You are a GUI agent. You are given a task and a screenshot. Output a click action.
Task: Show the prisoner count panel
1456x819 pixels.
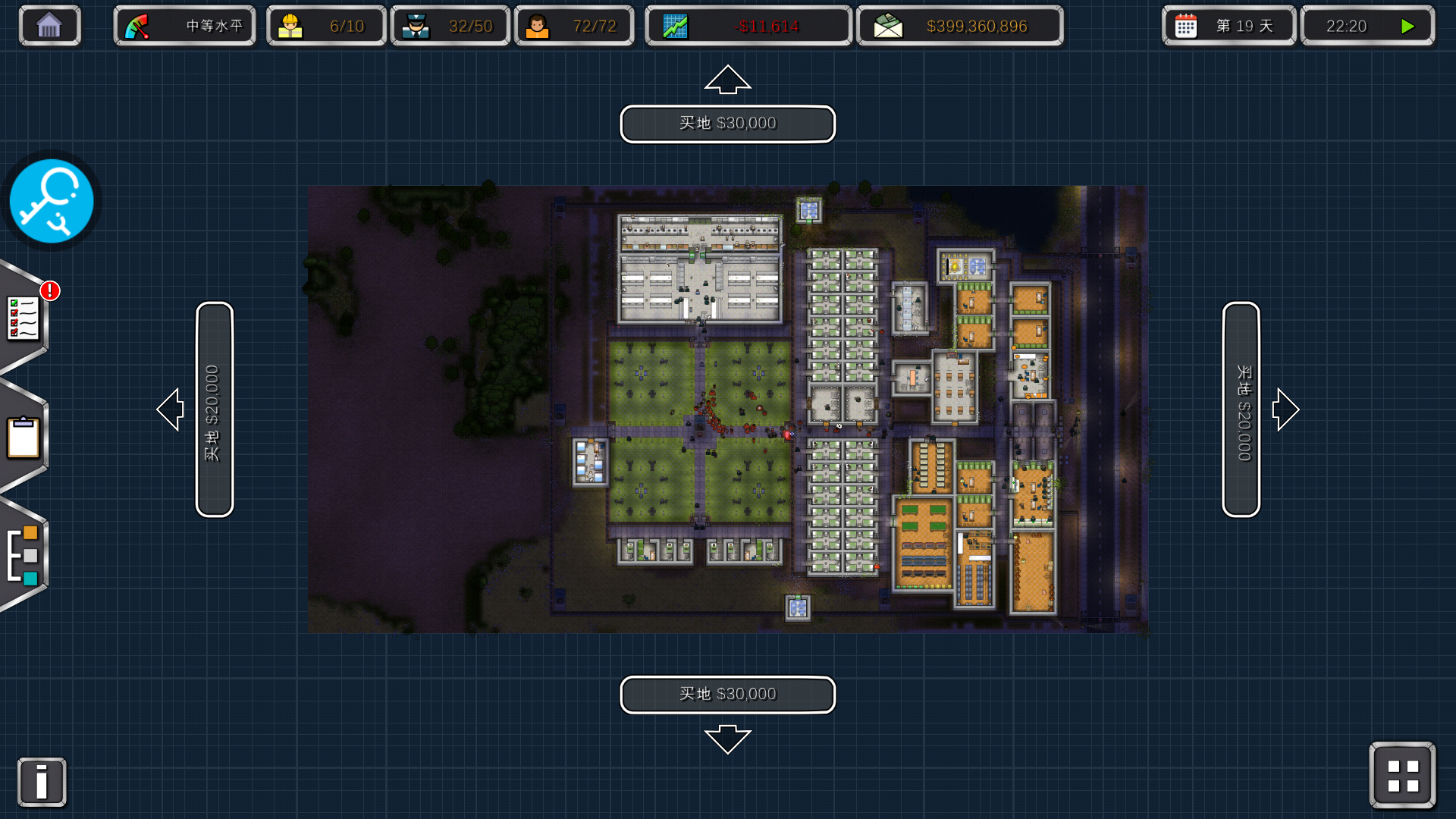coord(574,27)
